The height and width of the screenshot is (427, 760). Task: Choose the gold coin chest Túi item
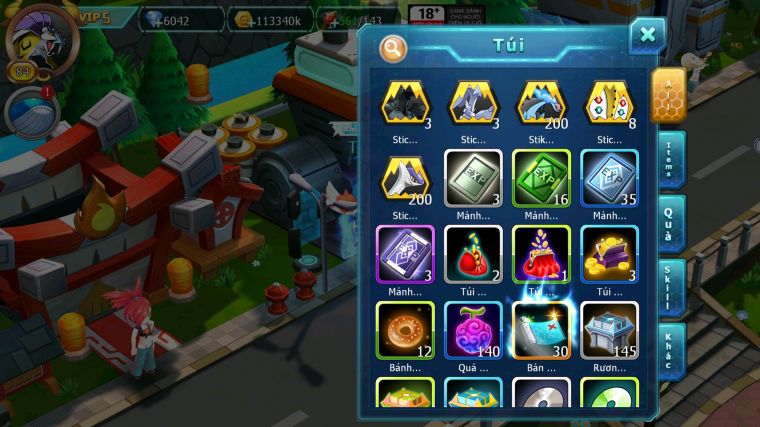[609, 254]
